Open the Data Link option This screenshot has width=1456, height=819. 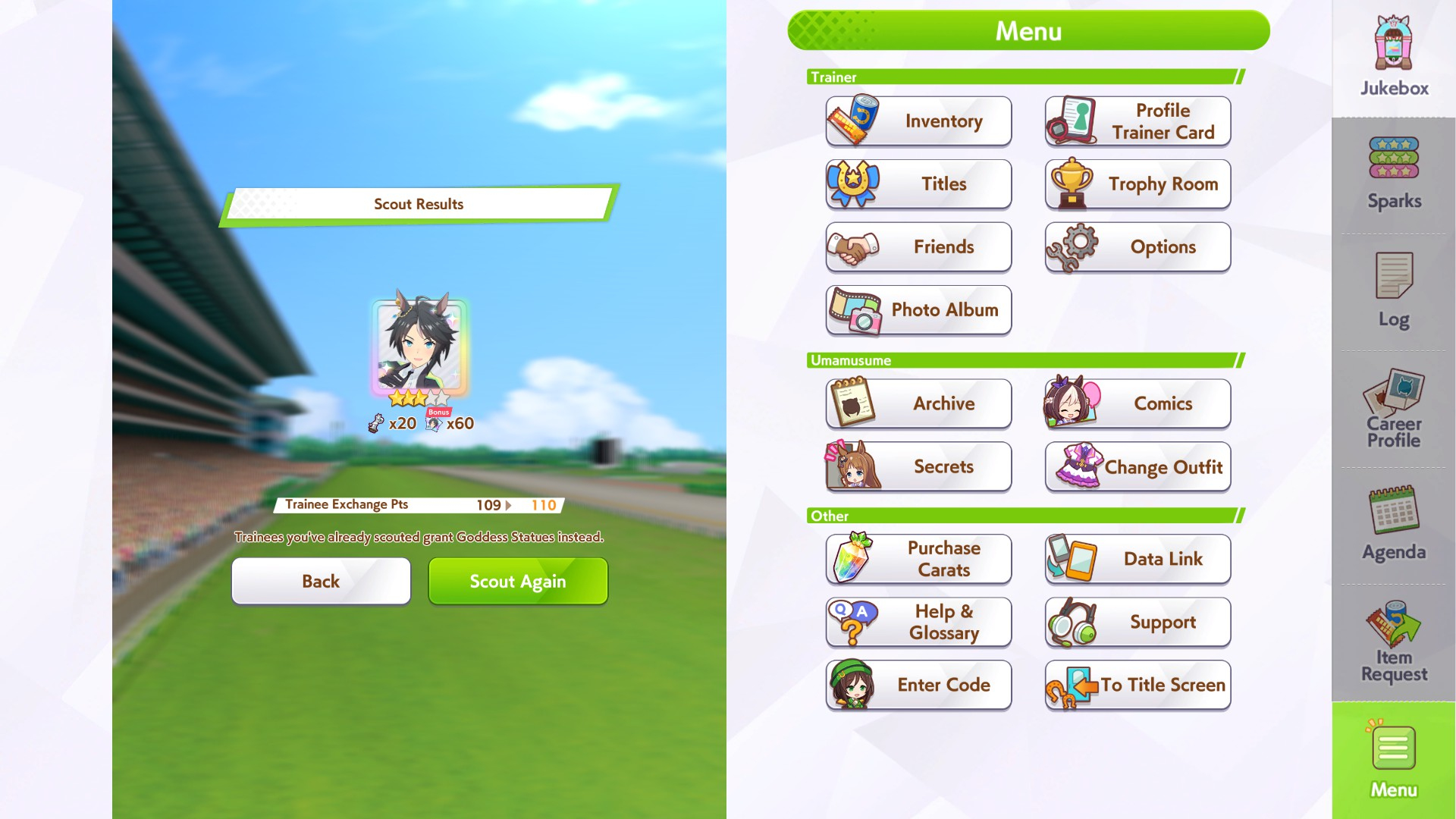(x=1137, y=559)
